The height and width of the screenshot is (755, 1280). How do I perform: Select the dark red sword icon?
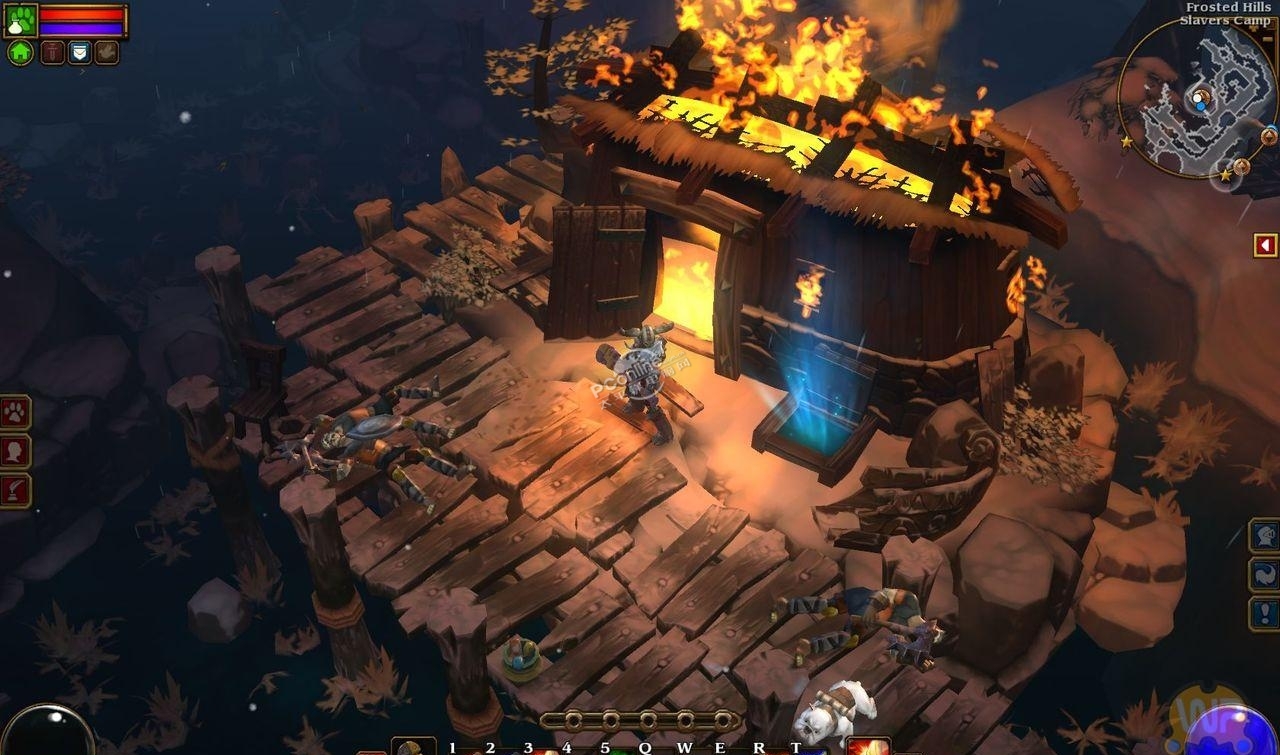click(x=52, y=52)
